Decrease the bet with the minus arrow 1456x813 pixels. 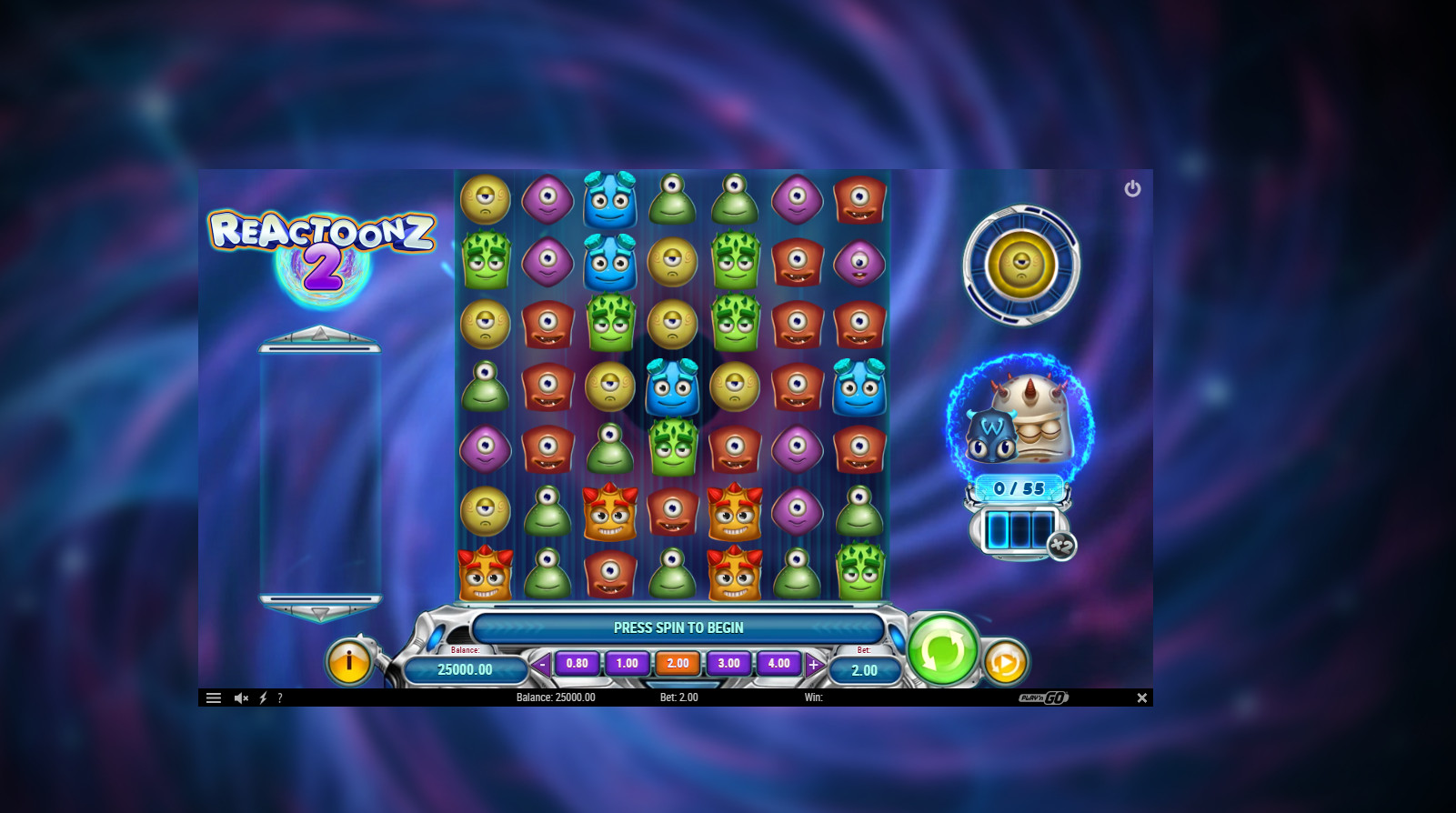[x=542, y=665]
